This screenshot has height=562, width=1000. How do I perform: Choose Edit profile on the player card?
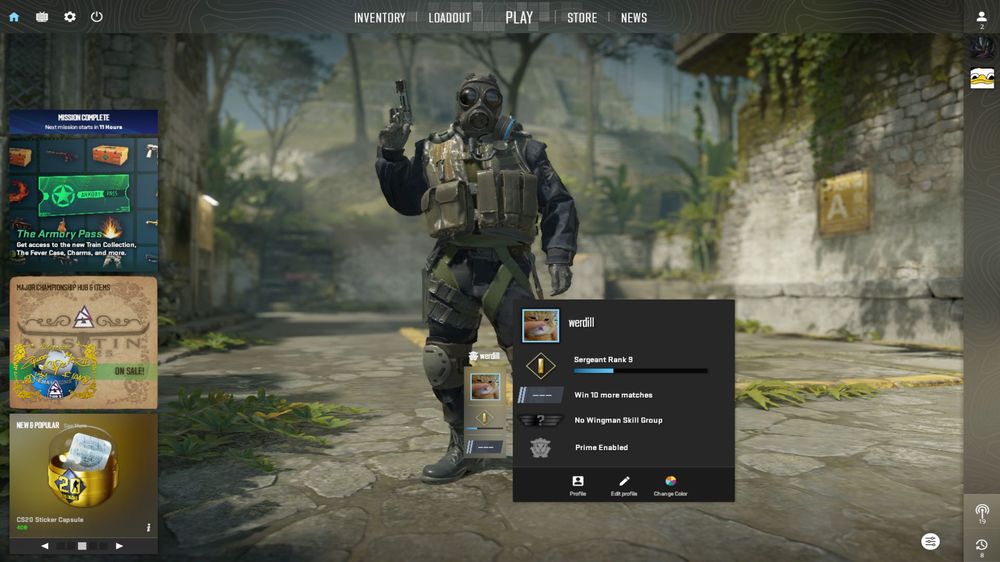(x=624, y=486)
